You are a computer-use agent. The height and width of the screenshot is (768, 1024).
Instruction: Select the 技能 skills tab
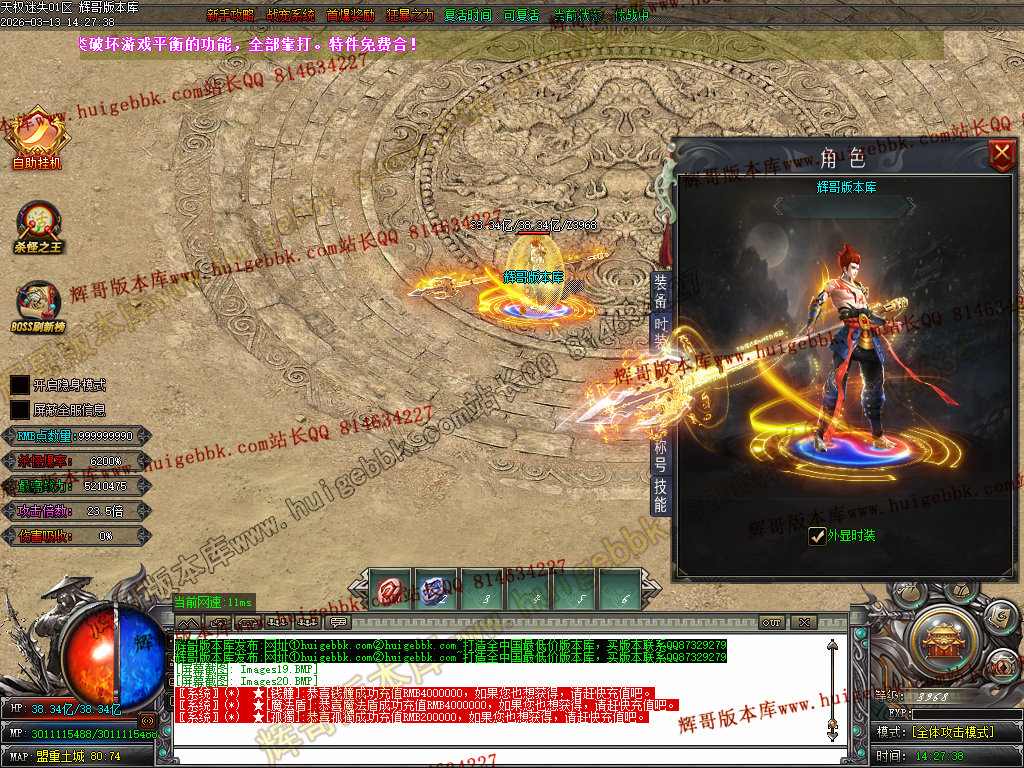tap(660, 496)
